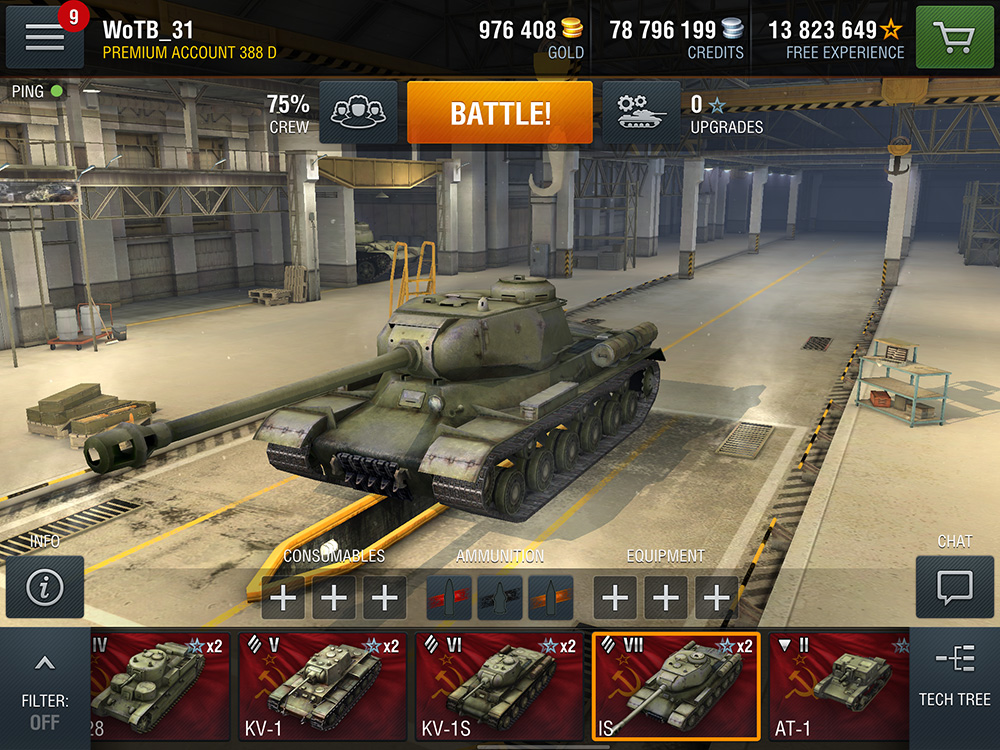
Task: Select the tier IV T-28 tank
Action: 160,686
